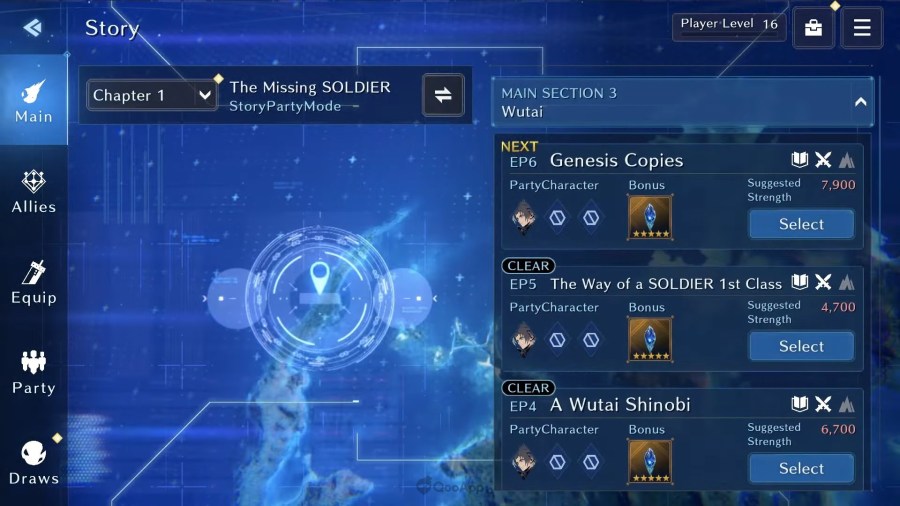The width and height of the screenshot is (900, 506).
Task: Open the Draws tab
Action: point(33,462)
